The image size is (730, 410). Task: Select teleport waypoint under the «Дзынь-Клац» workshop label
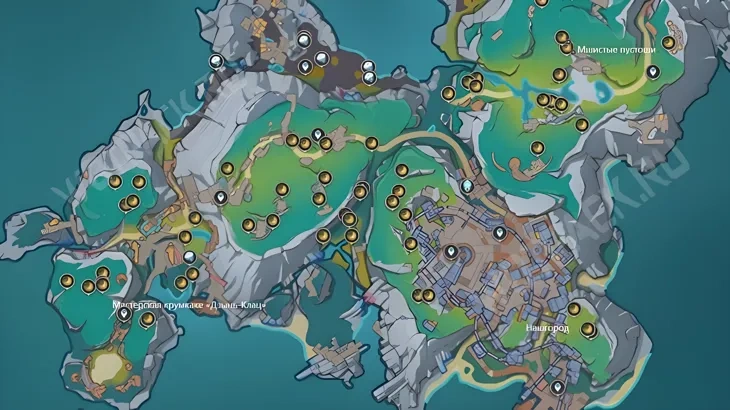pyautogui.click(x=125, y=315)
